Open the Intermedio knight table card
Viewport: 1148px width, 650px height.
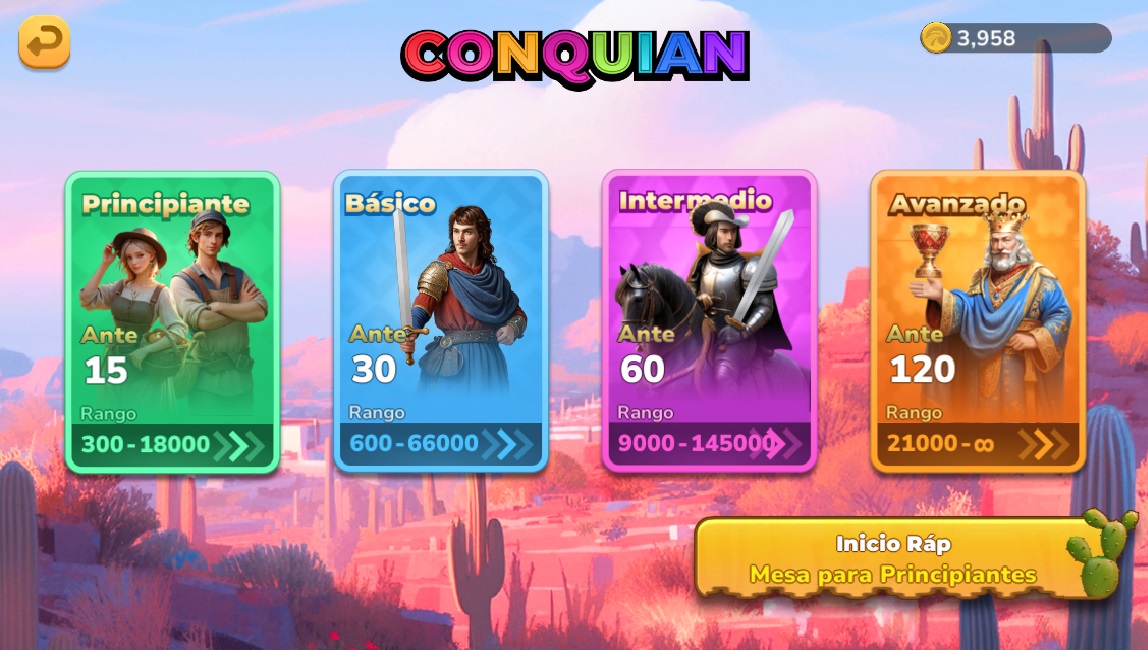[709, 321]
